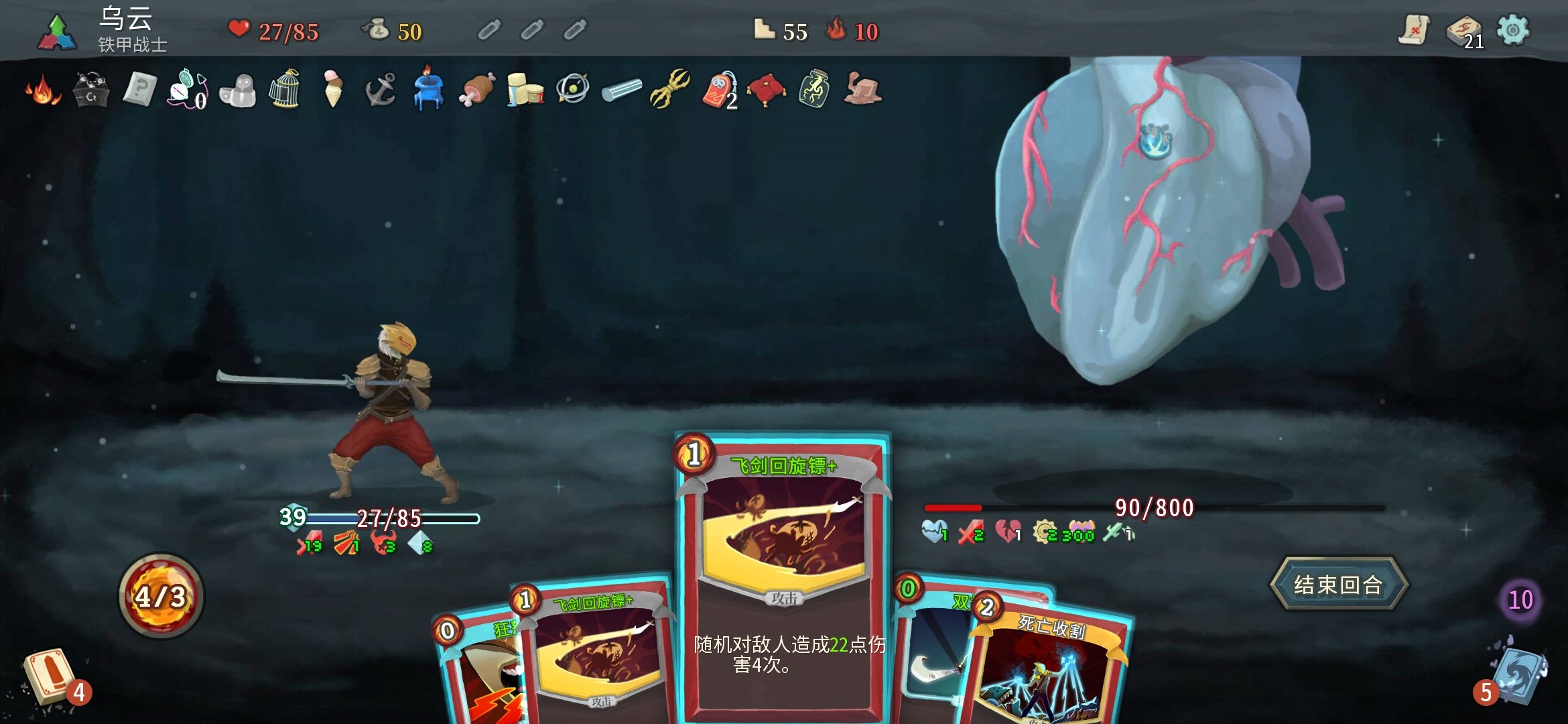Inspect the ice cream cone relic

click(x=332, y=89)
